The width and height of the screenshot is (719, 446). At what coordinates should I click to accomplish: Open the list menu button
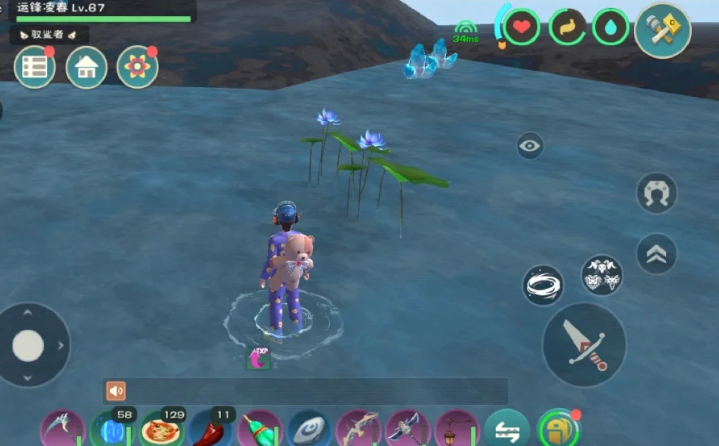coord(34,67)
